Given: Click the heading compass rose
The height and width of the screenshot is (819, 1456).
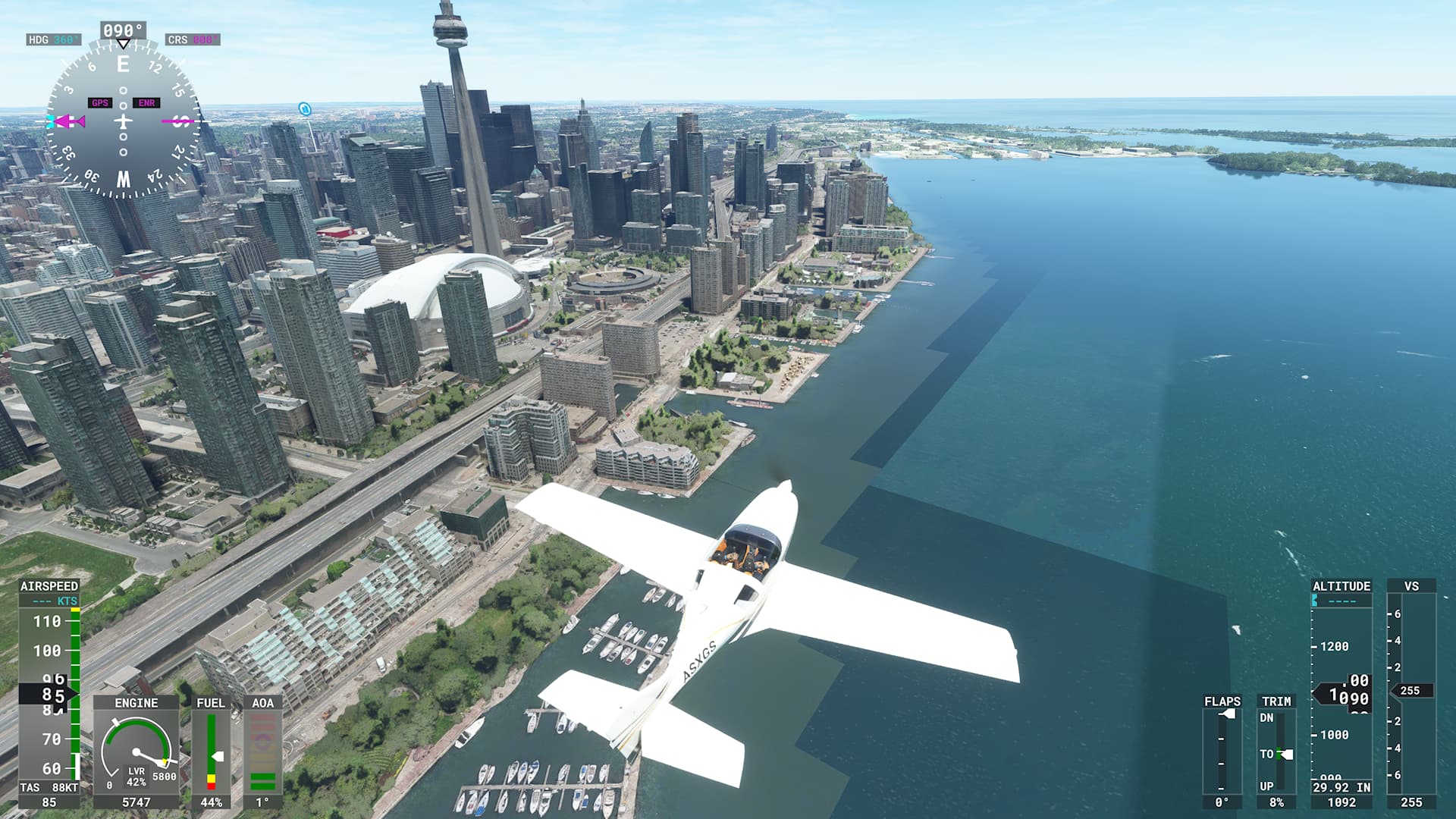Looking at the screenshot, I should [x=123, y=121].
